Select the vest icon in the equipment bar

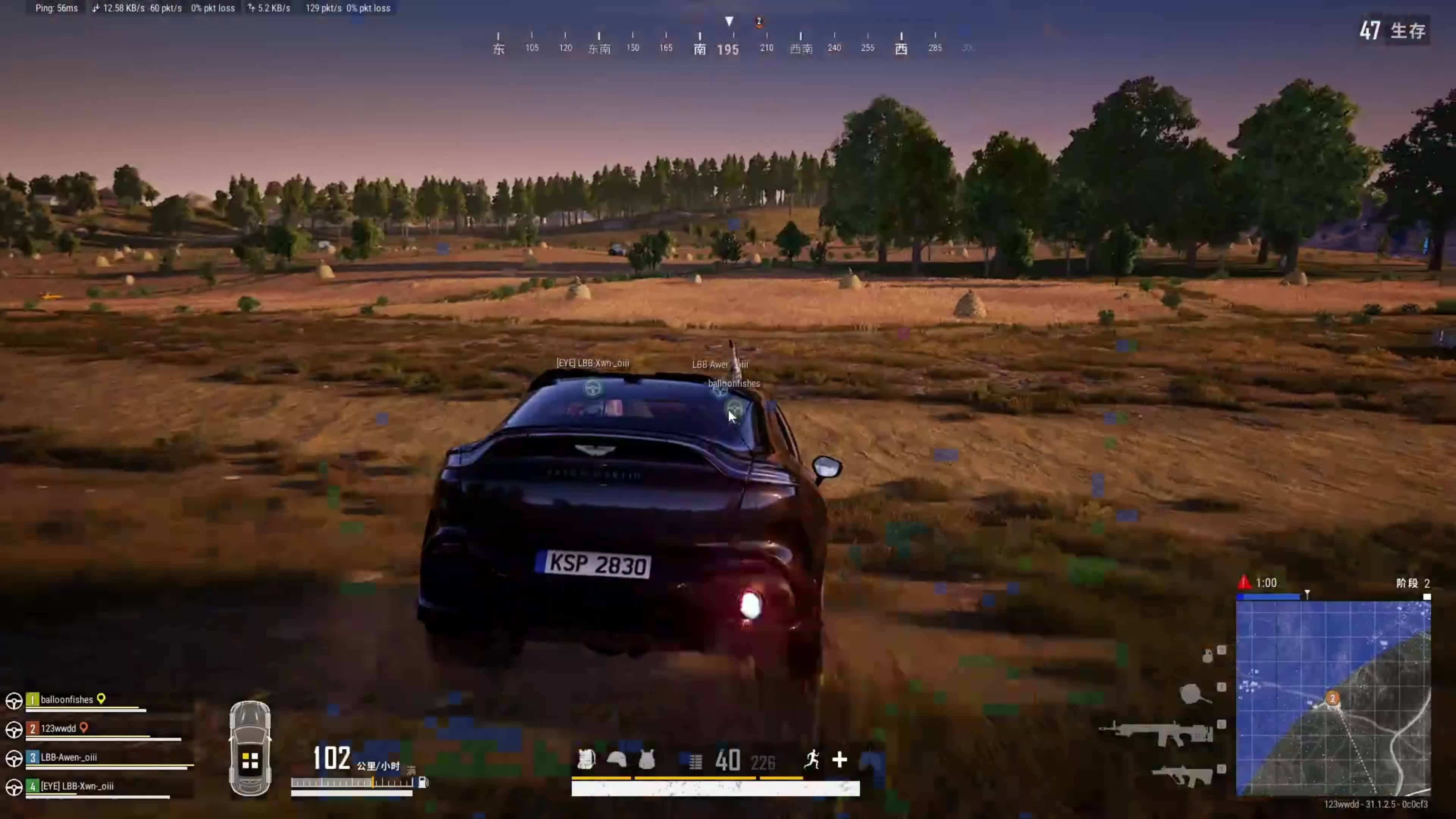click(x=646, y=759)
